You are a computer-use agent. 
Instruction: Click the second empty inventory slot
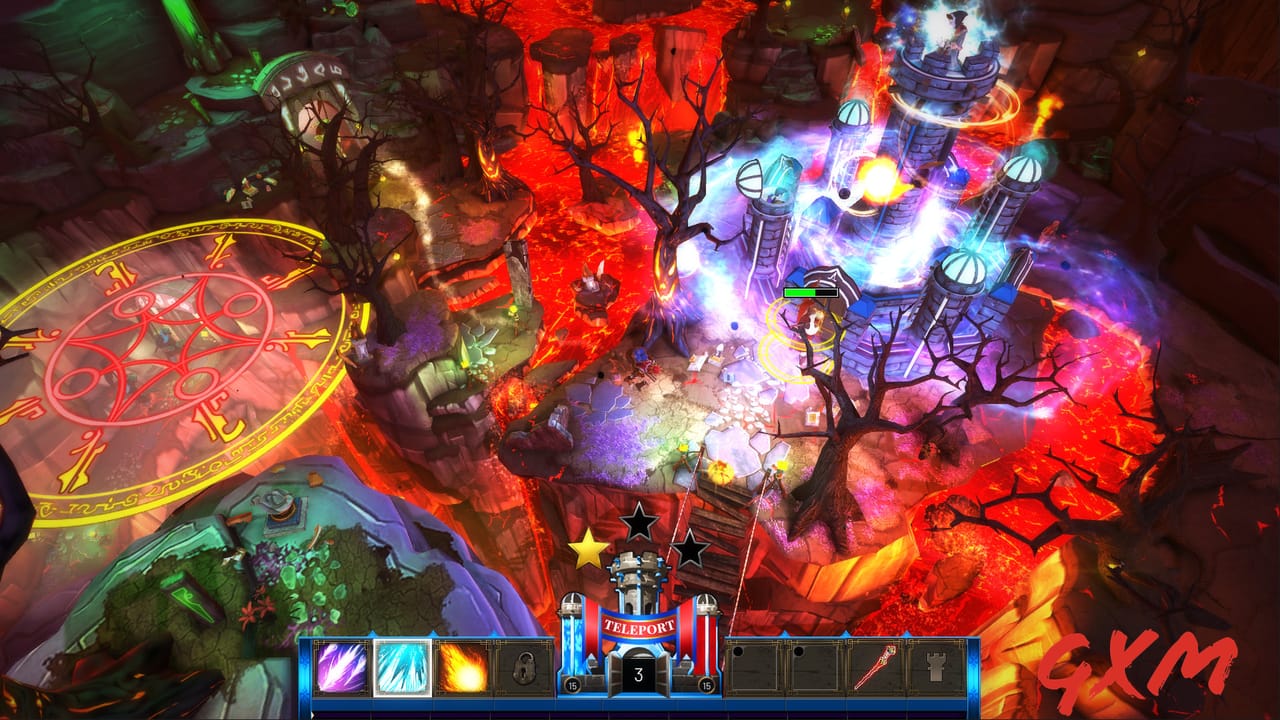814,667
